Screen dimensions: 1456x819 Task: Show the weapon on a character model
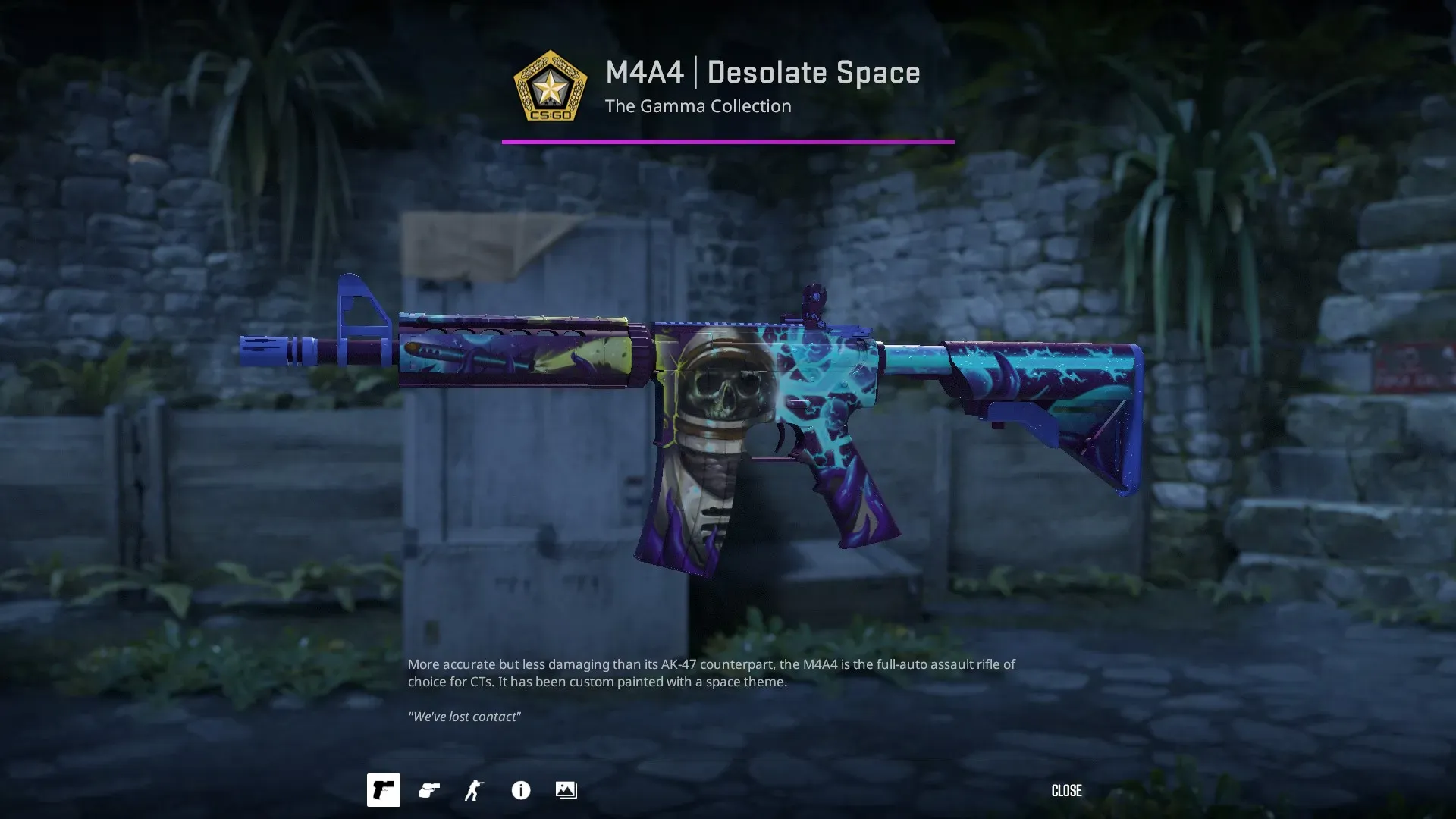(474, 790)
